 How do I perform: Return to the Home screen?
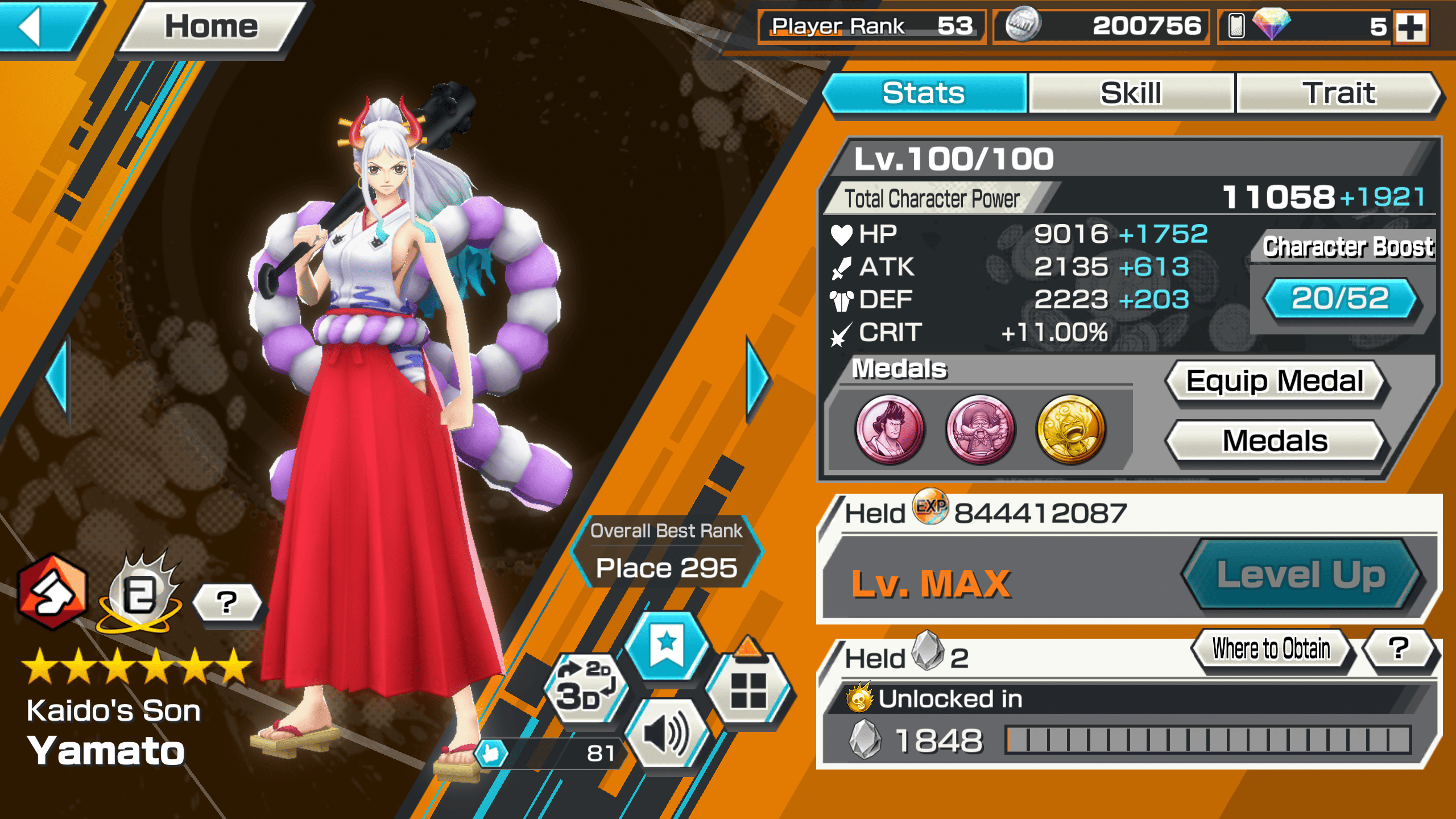coord(211,27)
